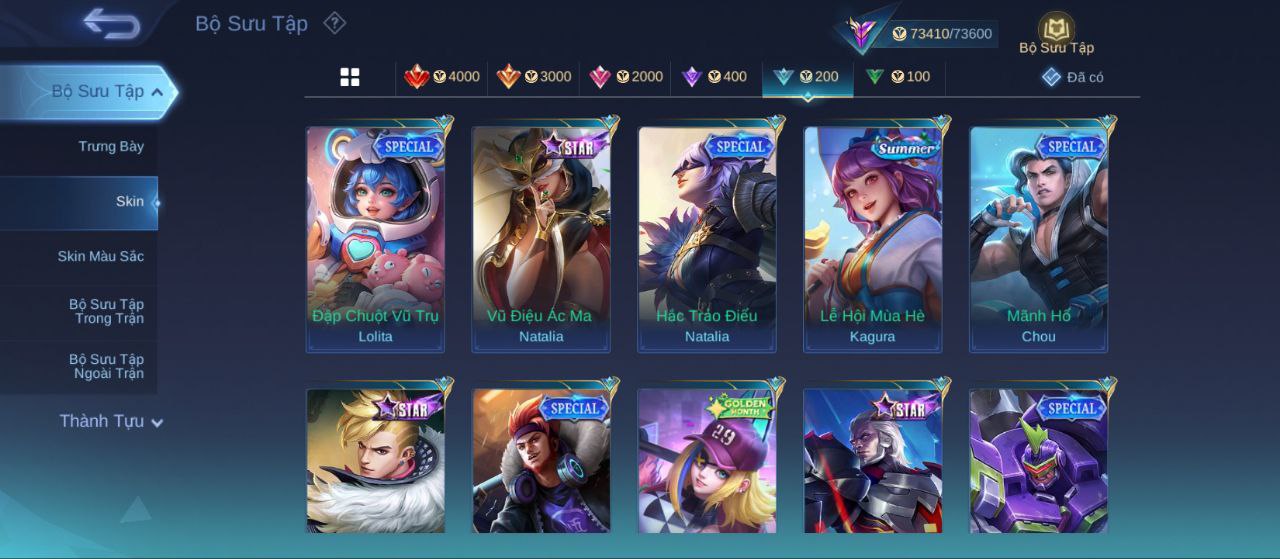This screenshot has height=559, width=1280.
Task: Expand the Thành Tựu section
Action: [x=110, y=421]
